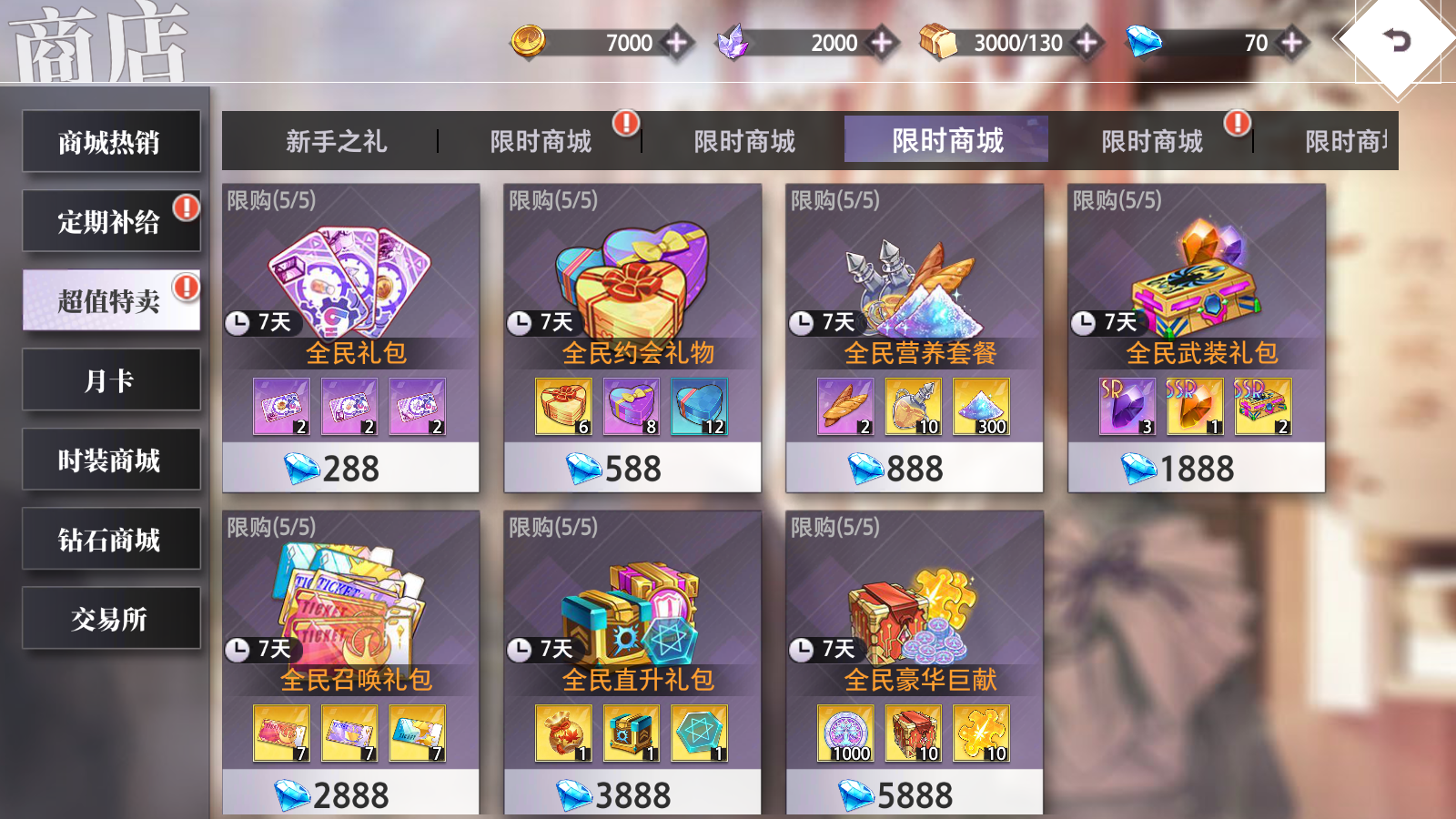Open the 月卡 section in the sidebar
The image size is (1456, 819).
(111, 380)
